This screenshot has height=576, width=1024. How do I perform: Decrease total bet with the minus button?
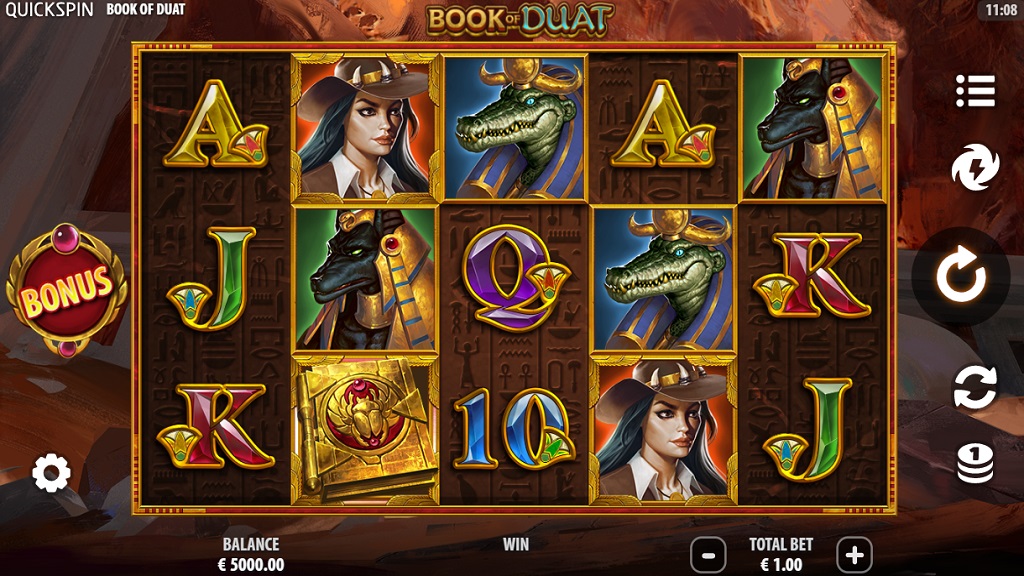click(x=708, y=554)
